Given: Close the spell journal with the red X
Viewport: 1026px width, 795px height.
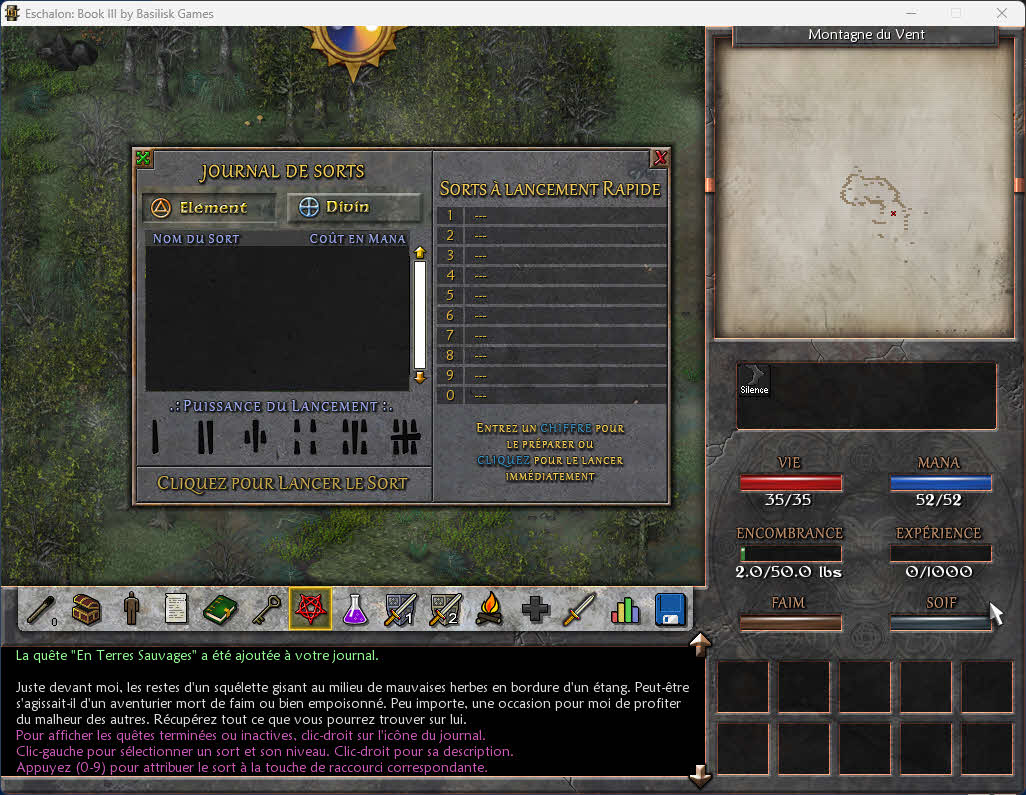Looking at the screenshot, I should point(660,158).
